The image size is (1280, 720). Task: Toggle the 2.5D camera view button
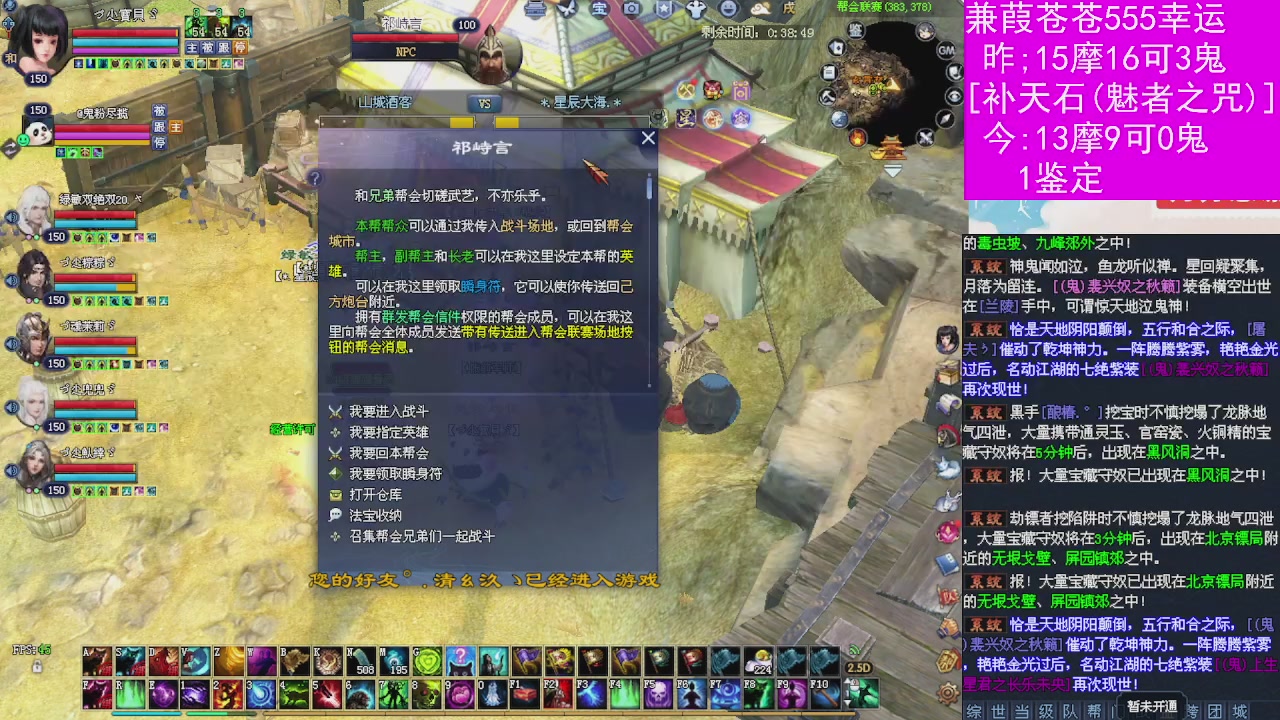859,667
